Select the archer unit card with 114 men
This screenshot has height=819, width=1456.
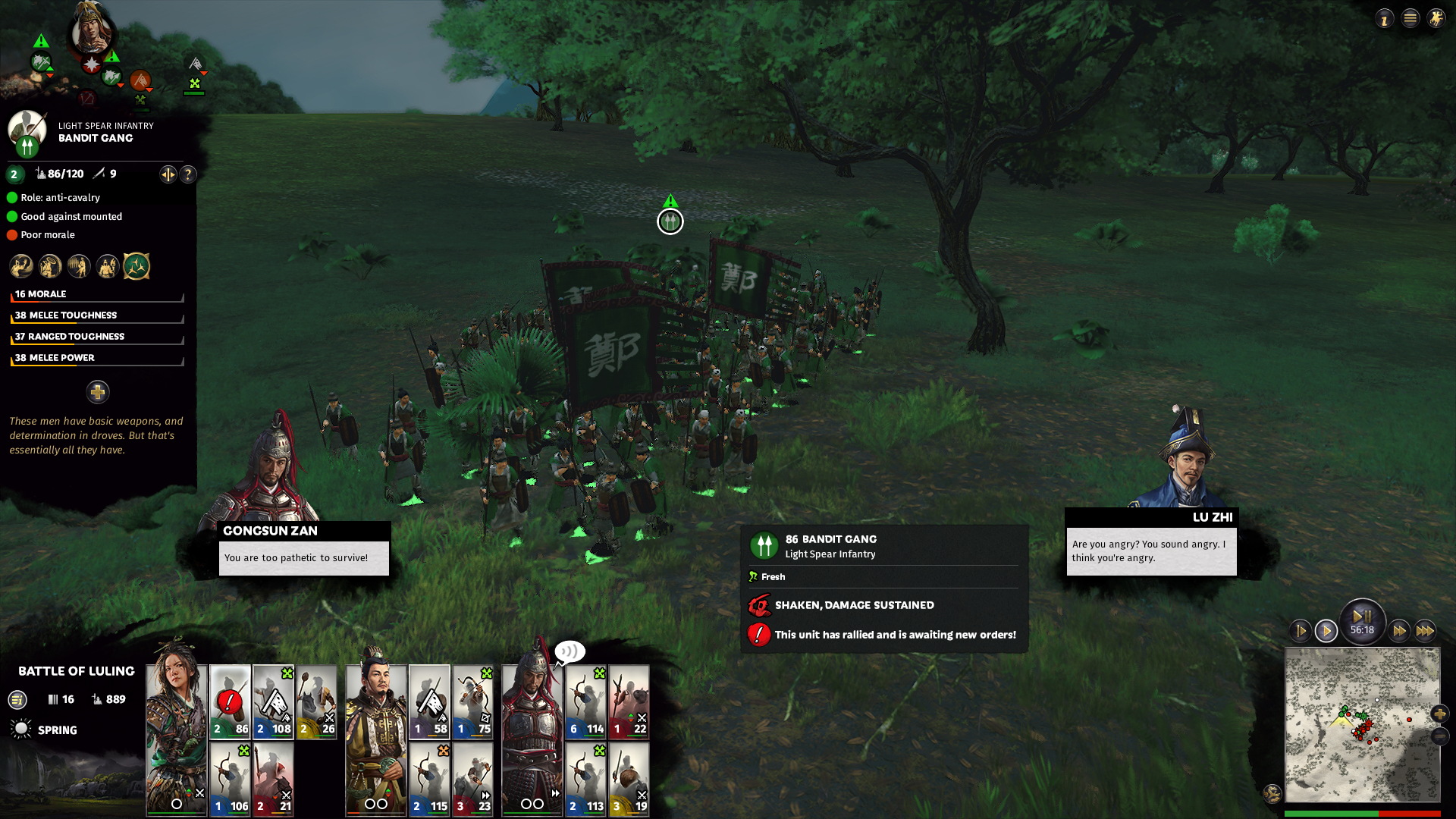(585, 701)
